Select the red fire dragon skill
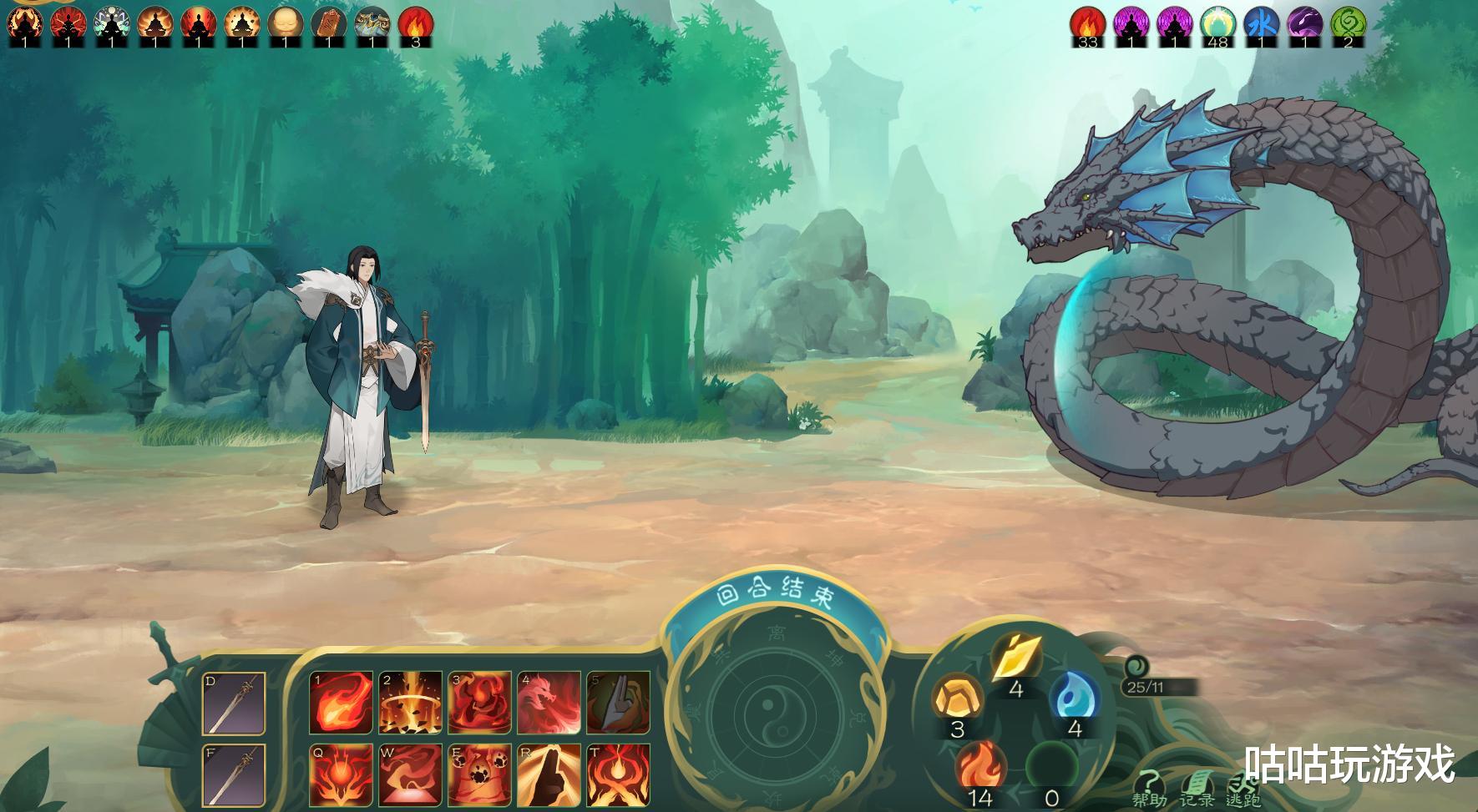 pyautogui.click(x=549, y=703)
